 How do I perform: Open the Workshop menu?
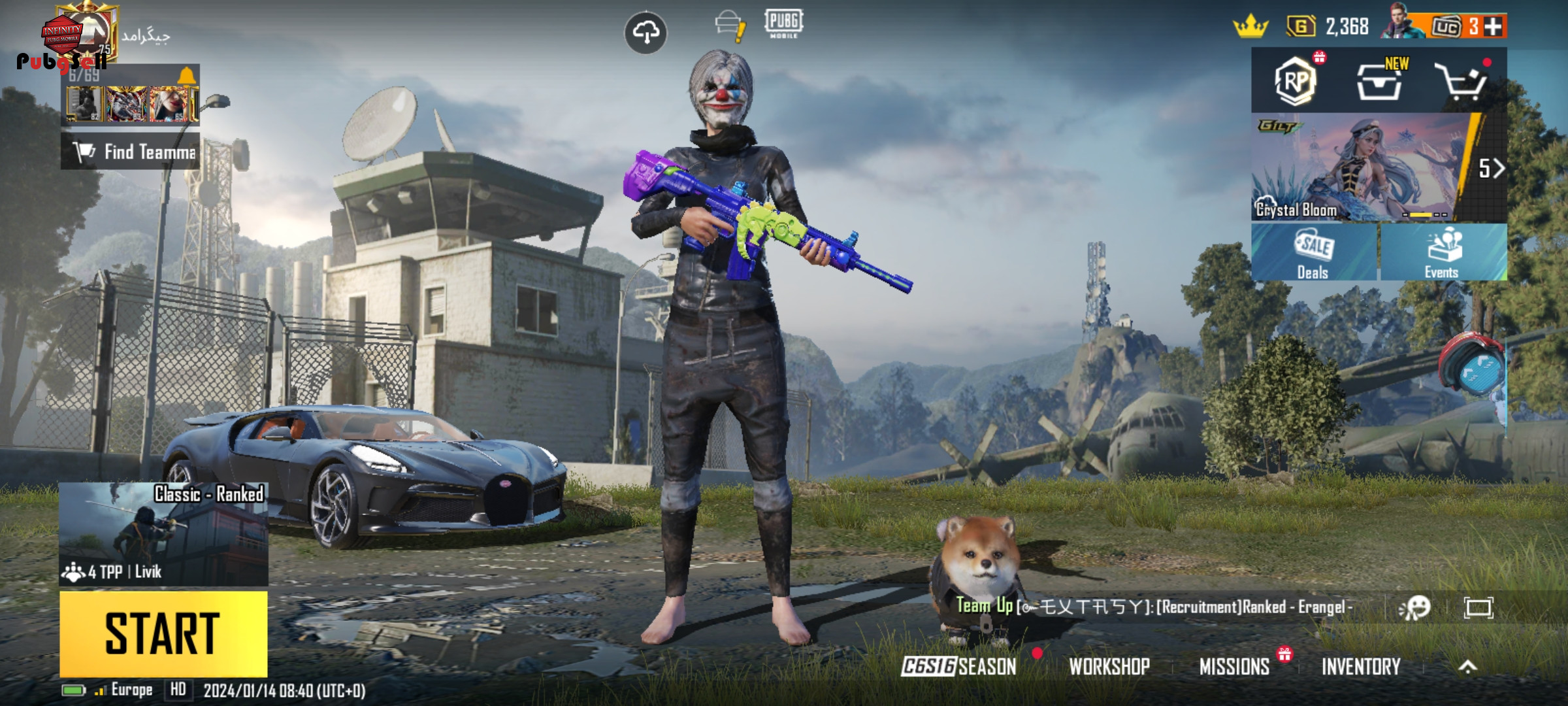pyautogui.click(x=1109, y=667)
